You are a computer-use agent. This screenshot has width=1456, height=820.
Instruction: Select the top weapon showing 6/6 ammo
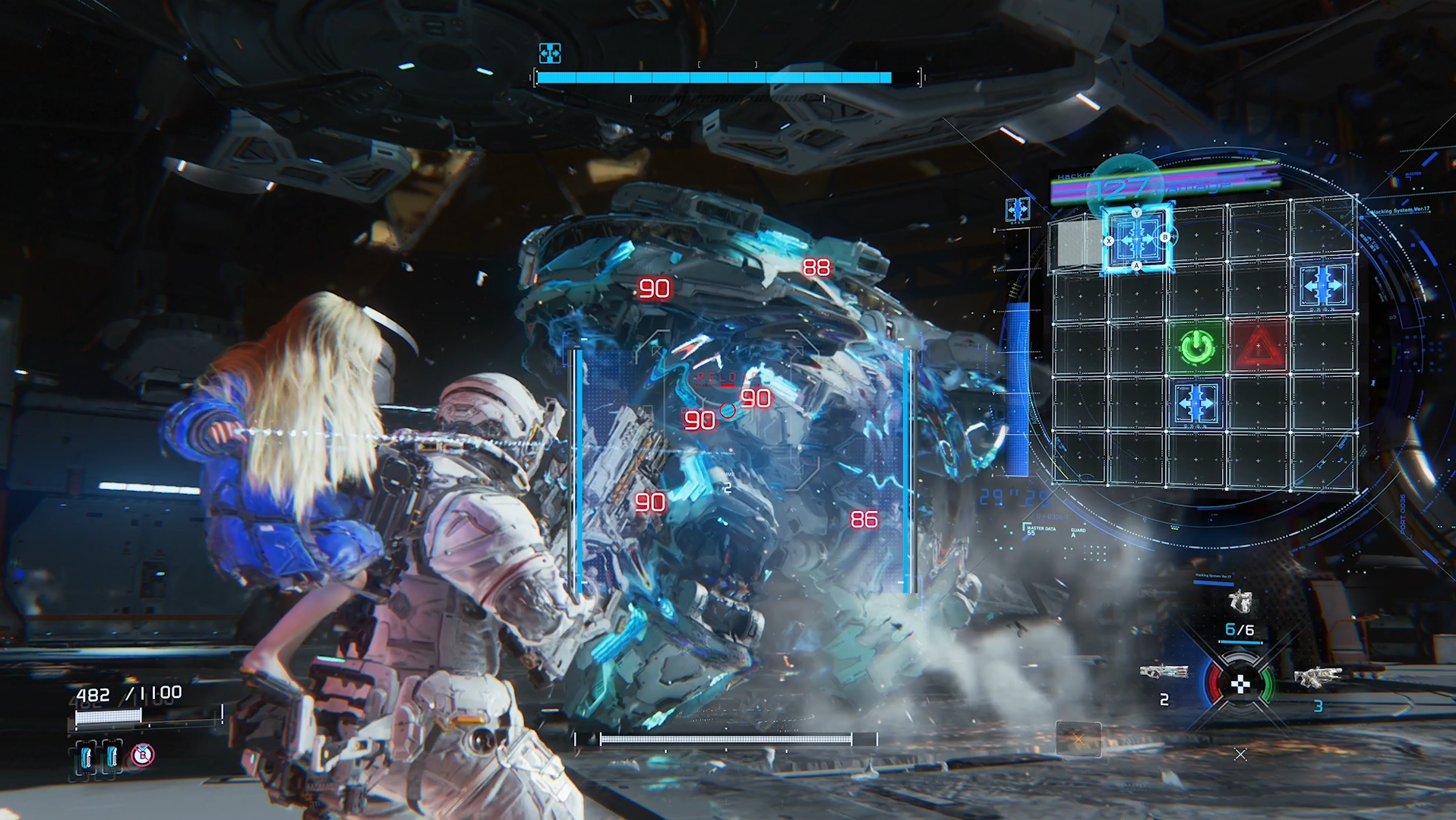coord(1240,603)
